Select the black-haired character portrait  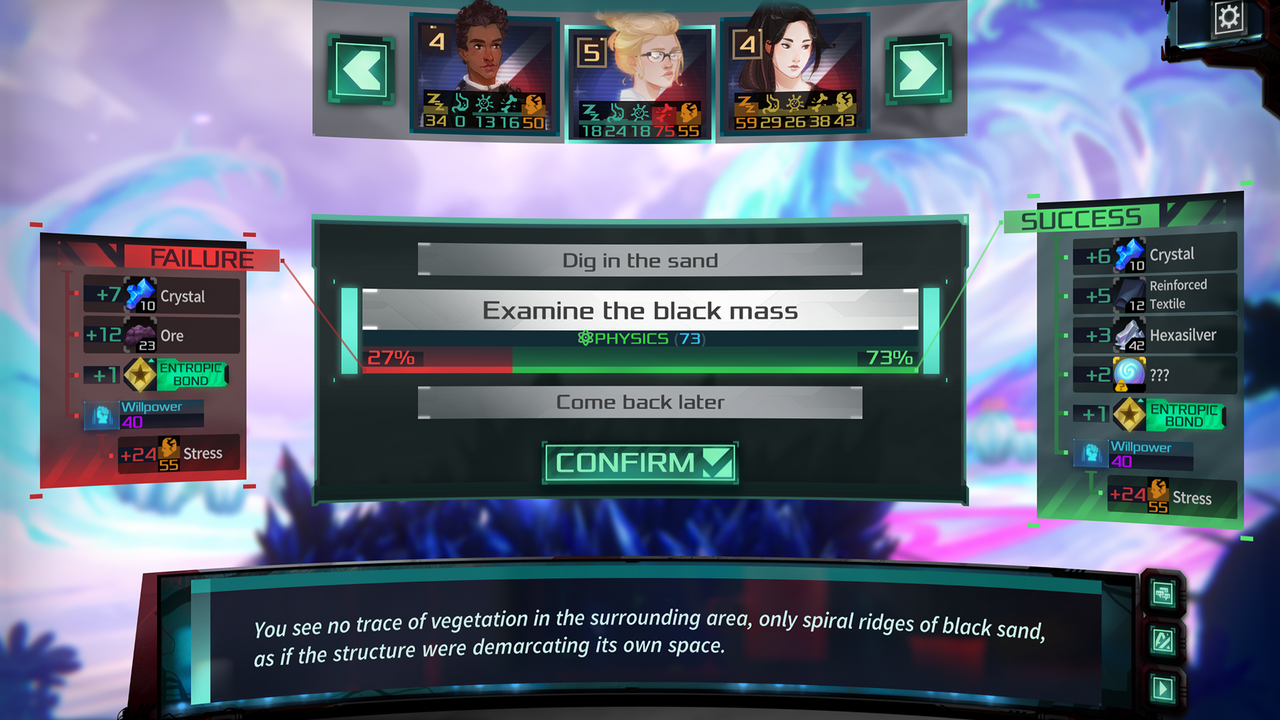coord(795,65)
